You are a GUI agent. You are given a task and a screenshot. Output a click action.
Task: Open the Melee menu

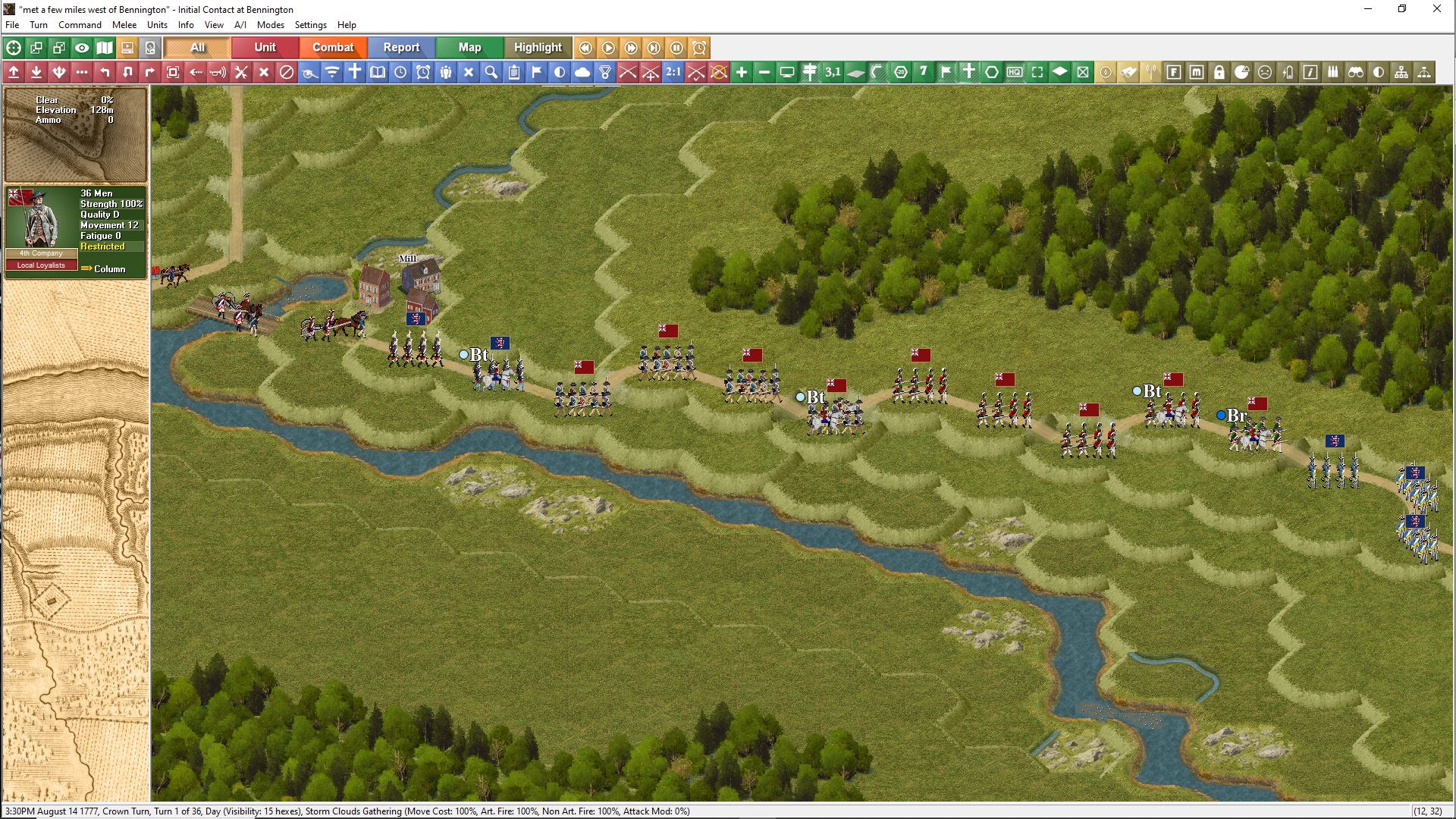[124, 25]
